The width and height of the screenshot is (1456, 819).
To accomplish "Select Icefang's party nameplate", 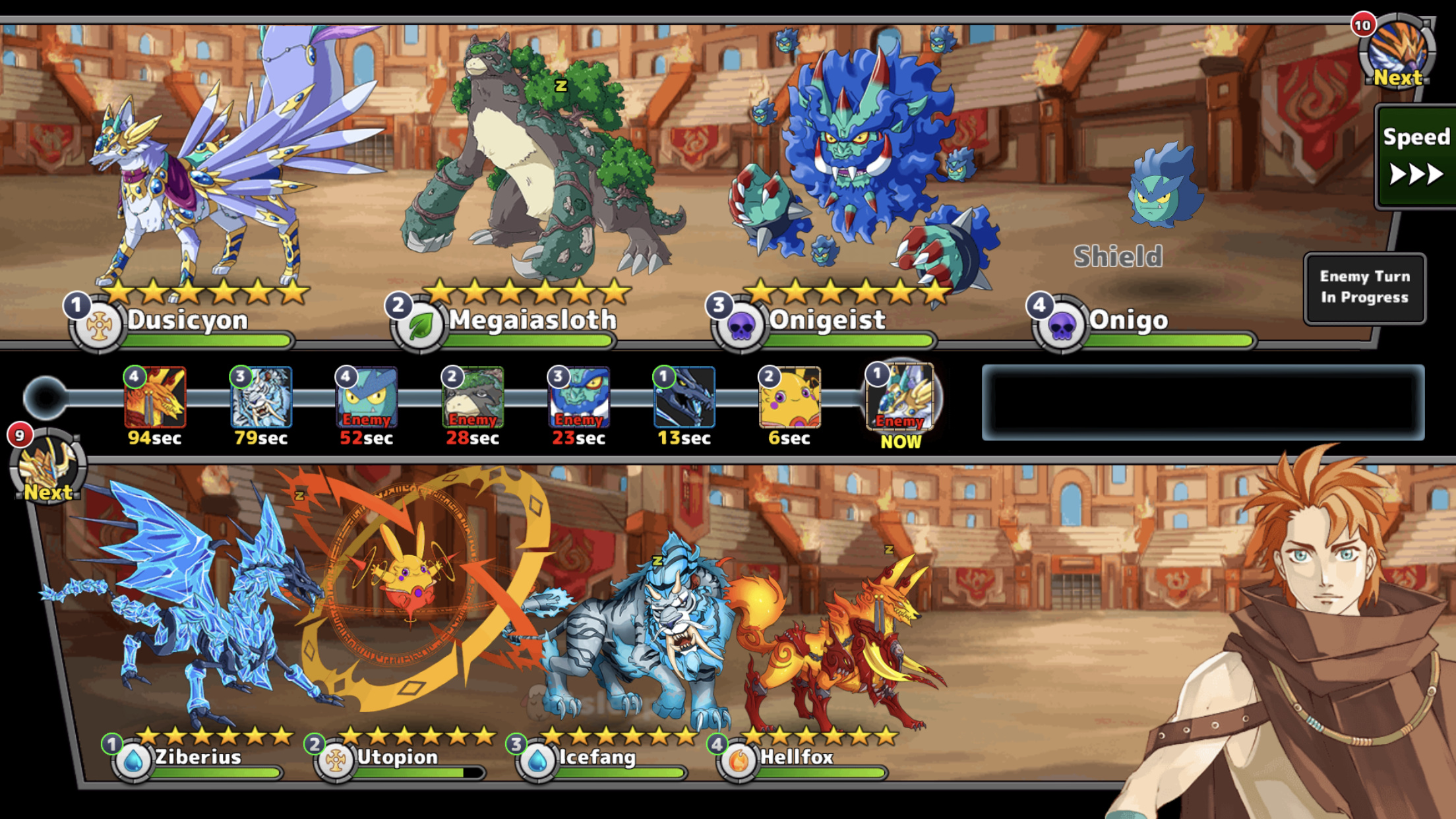I will point(597,757).
